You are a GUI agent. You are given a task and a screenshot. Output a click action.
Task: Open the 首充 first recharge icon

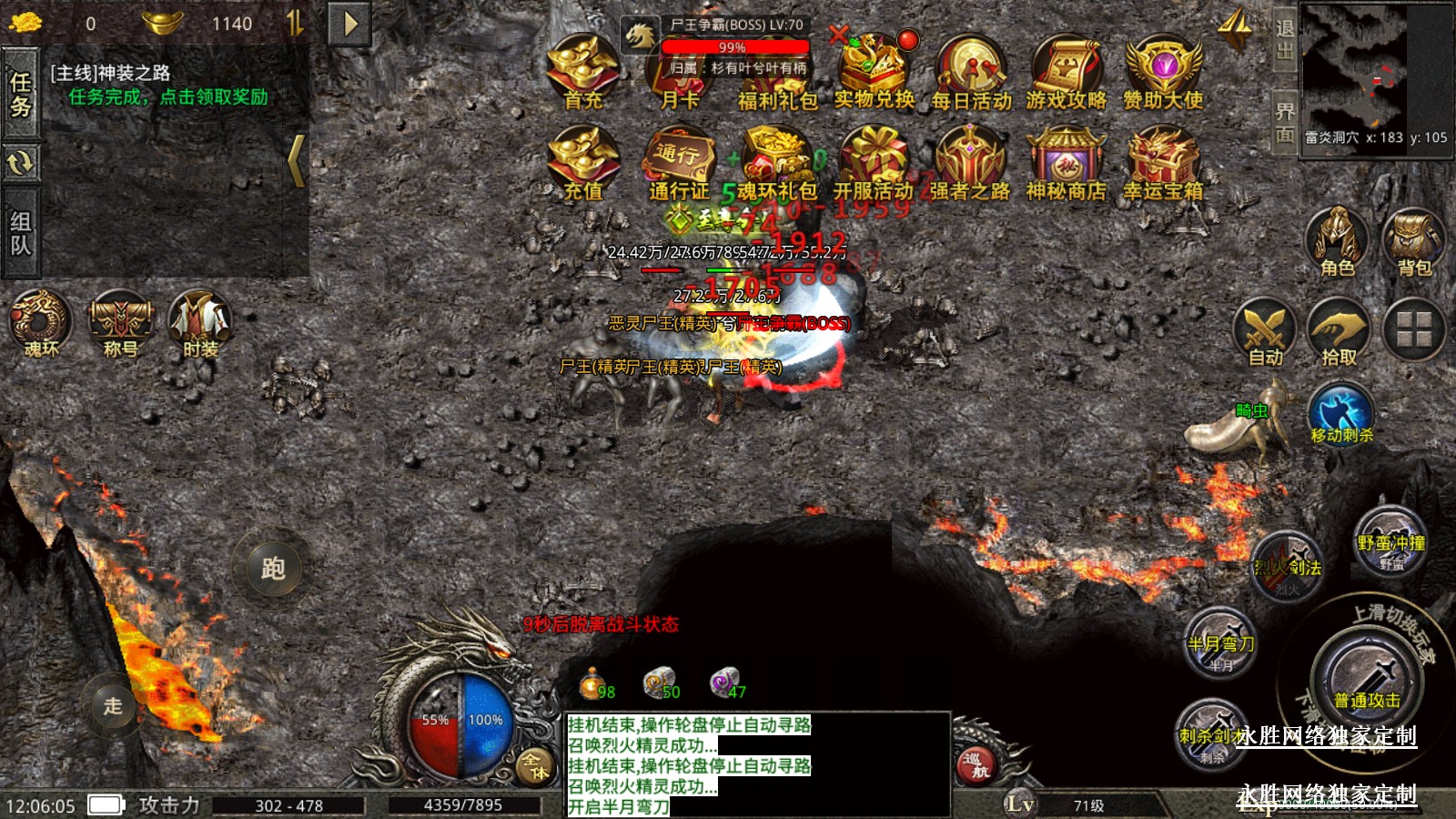583,71
